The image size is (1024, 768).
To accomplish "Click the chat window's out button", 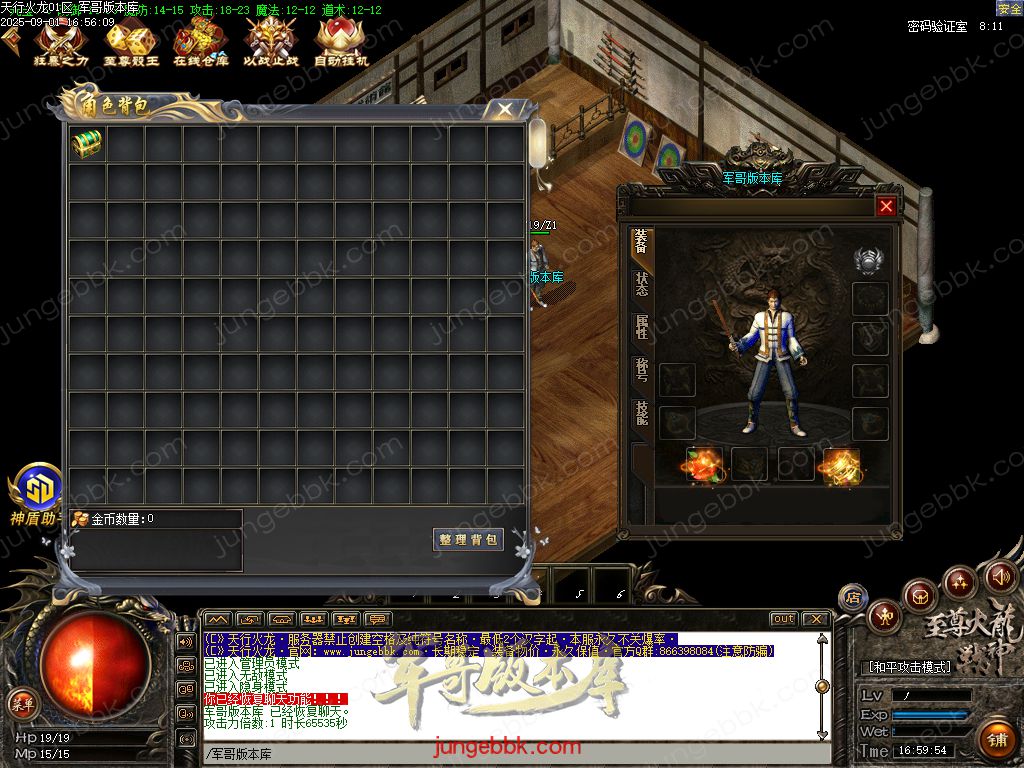I will click(x=784, y=619).
